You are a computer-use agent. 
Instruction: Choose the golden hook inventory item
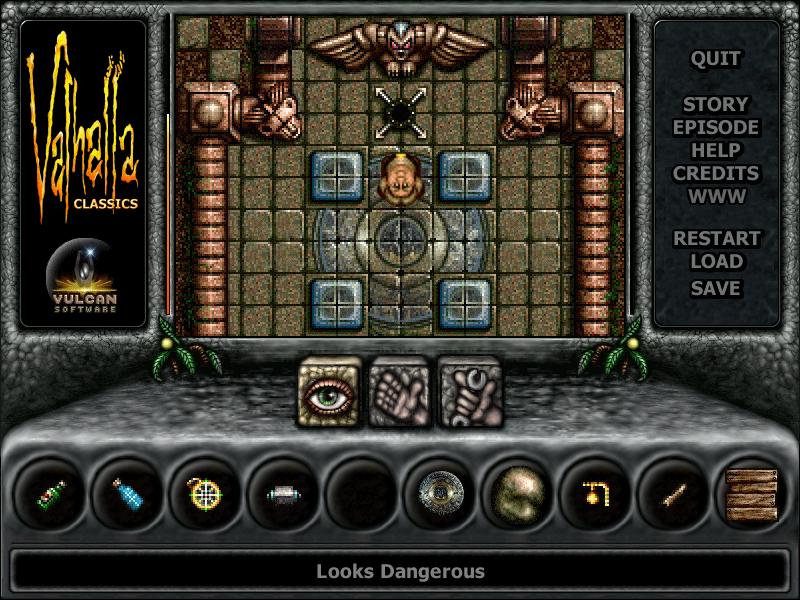point(598,493)
